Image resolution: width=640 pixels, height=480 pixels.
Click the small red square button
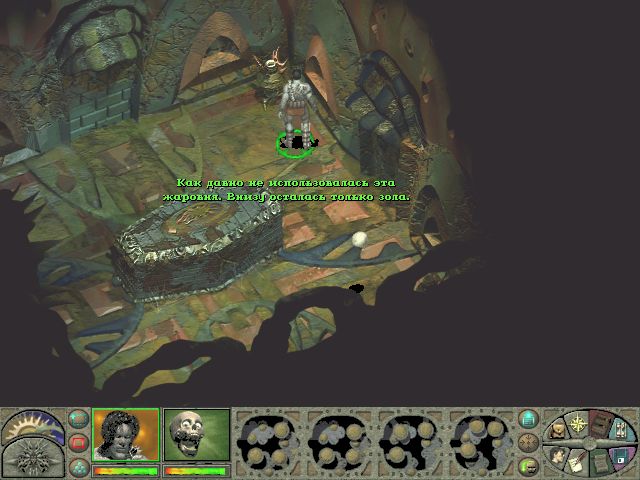78,441
